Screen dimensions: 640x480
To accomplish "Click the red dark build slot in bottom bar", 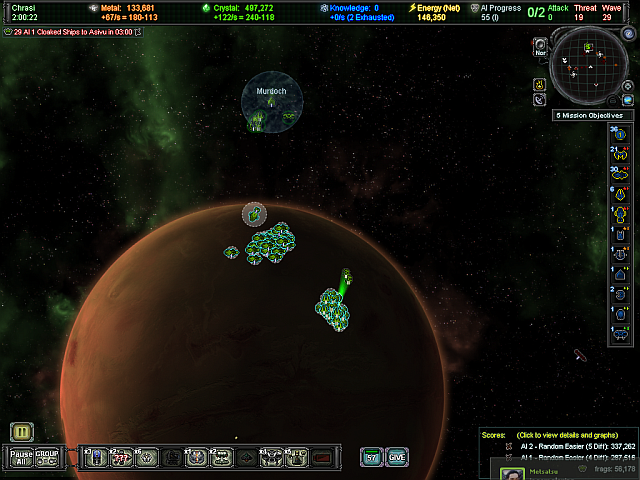I will 322,458.
